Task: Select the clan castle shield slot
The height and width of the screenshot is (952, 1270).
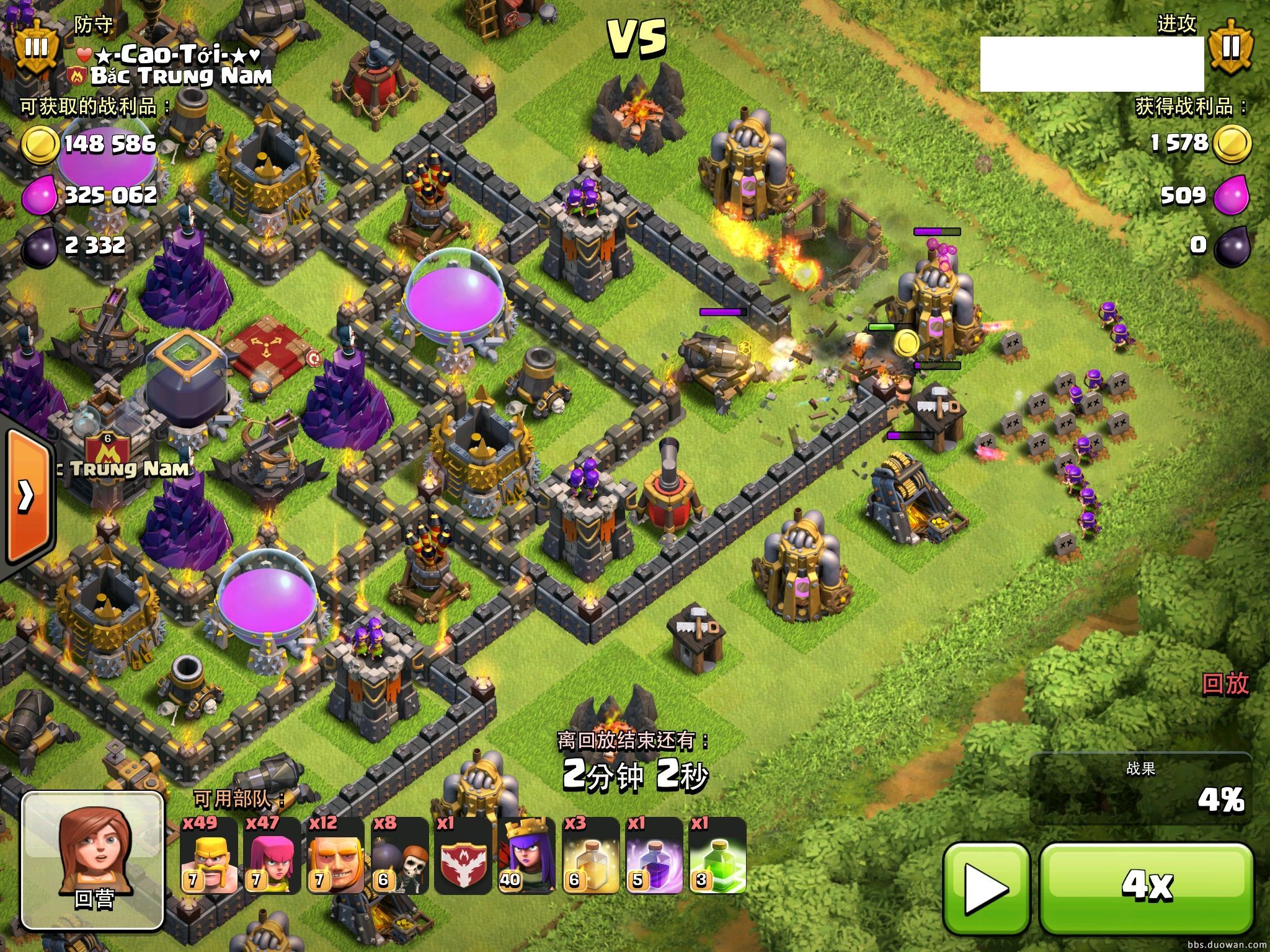Action: [463, 857]
